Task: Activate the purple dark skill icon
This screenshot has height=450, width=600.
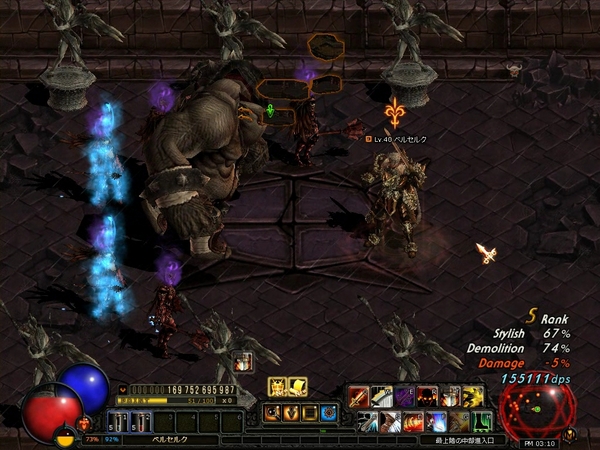Action: point(403,396)
